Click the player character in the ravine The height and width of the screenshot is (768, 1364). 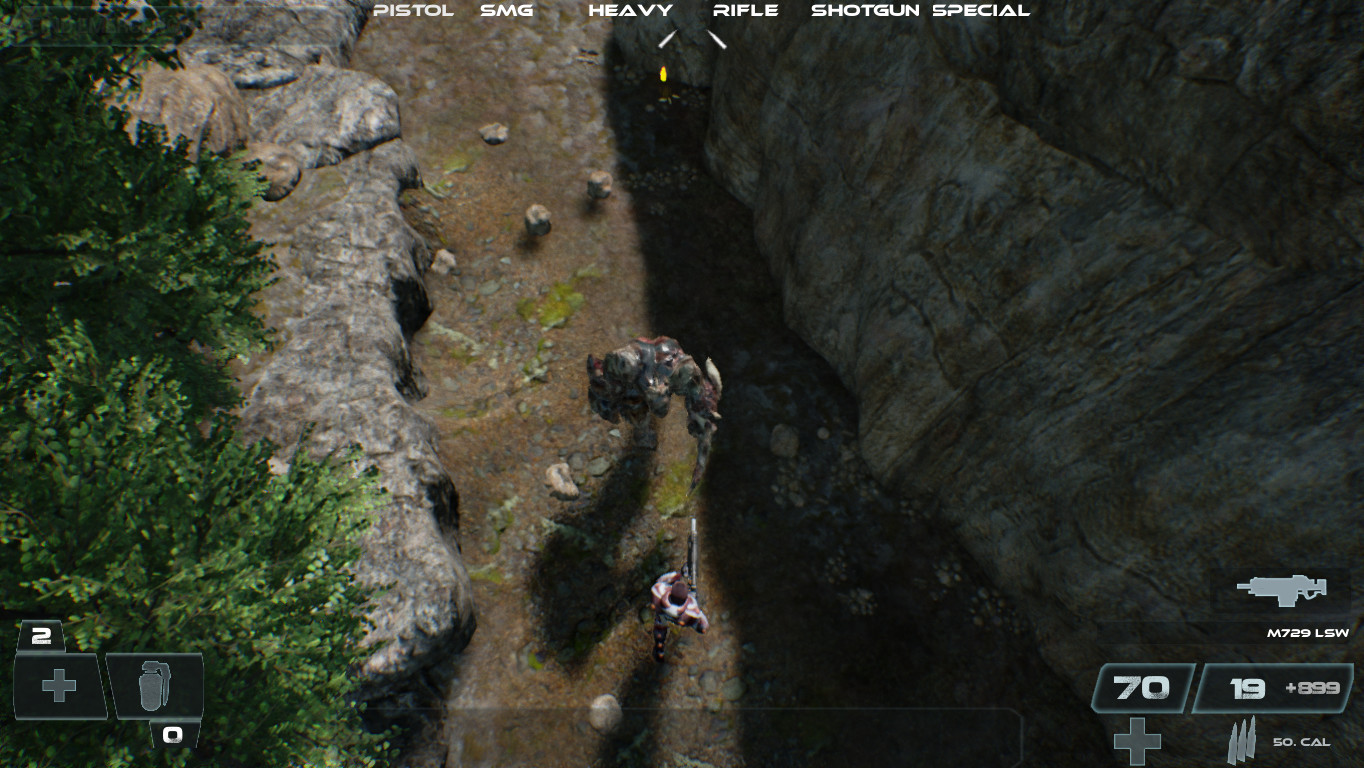click(x=680, y=605)
